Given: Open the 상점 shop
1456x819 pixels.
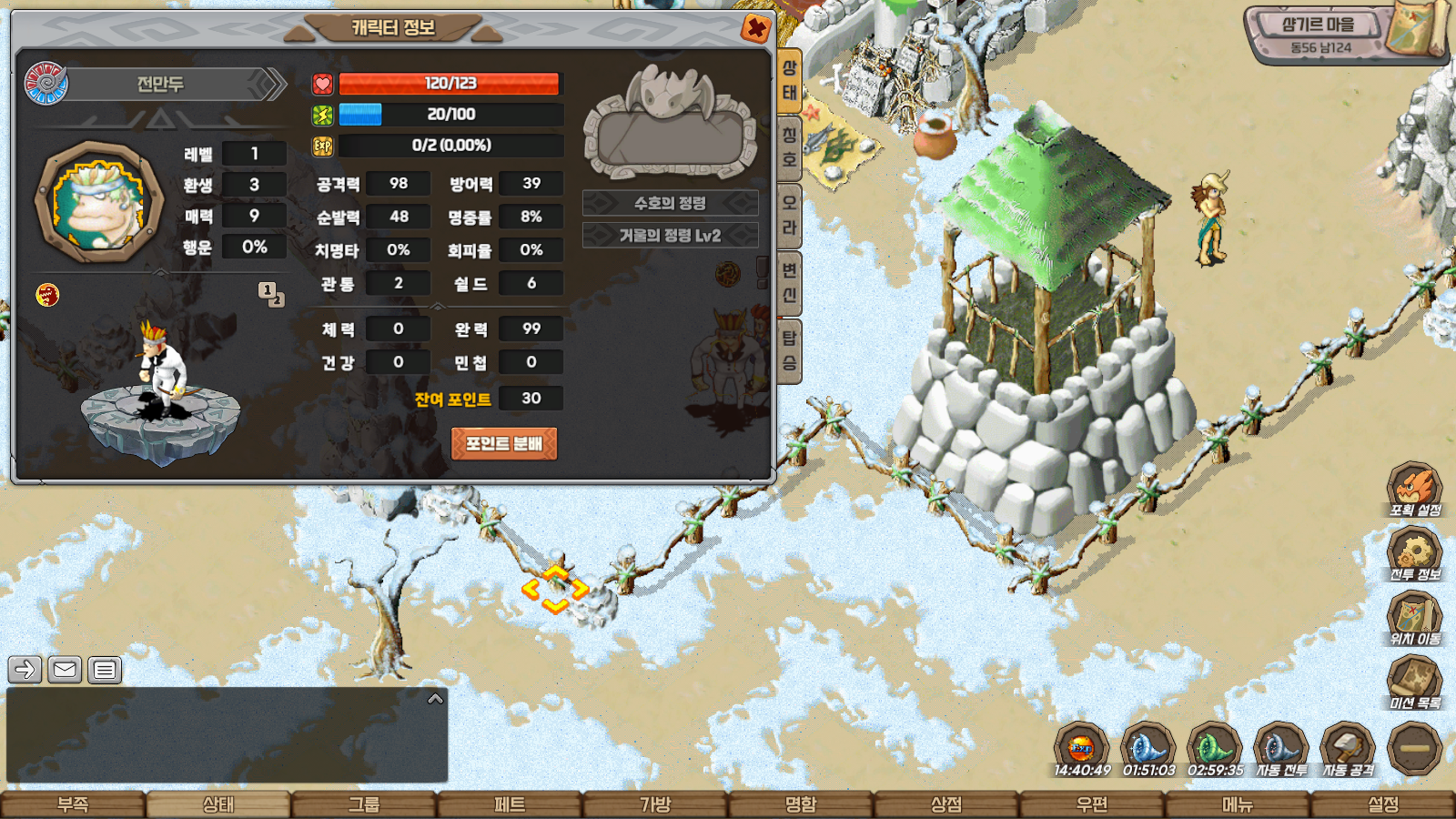Looking at the screenshot, I should tap(946, 804).
